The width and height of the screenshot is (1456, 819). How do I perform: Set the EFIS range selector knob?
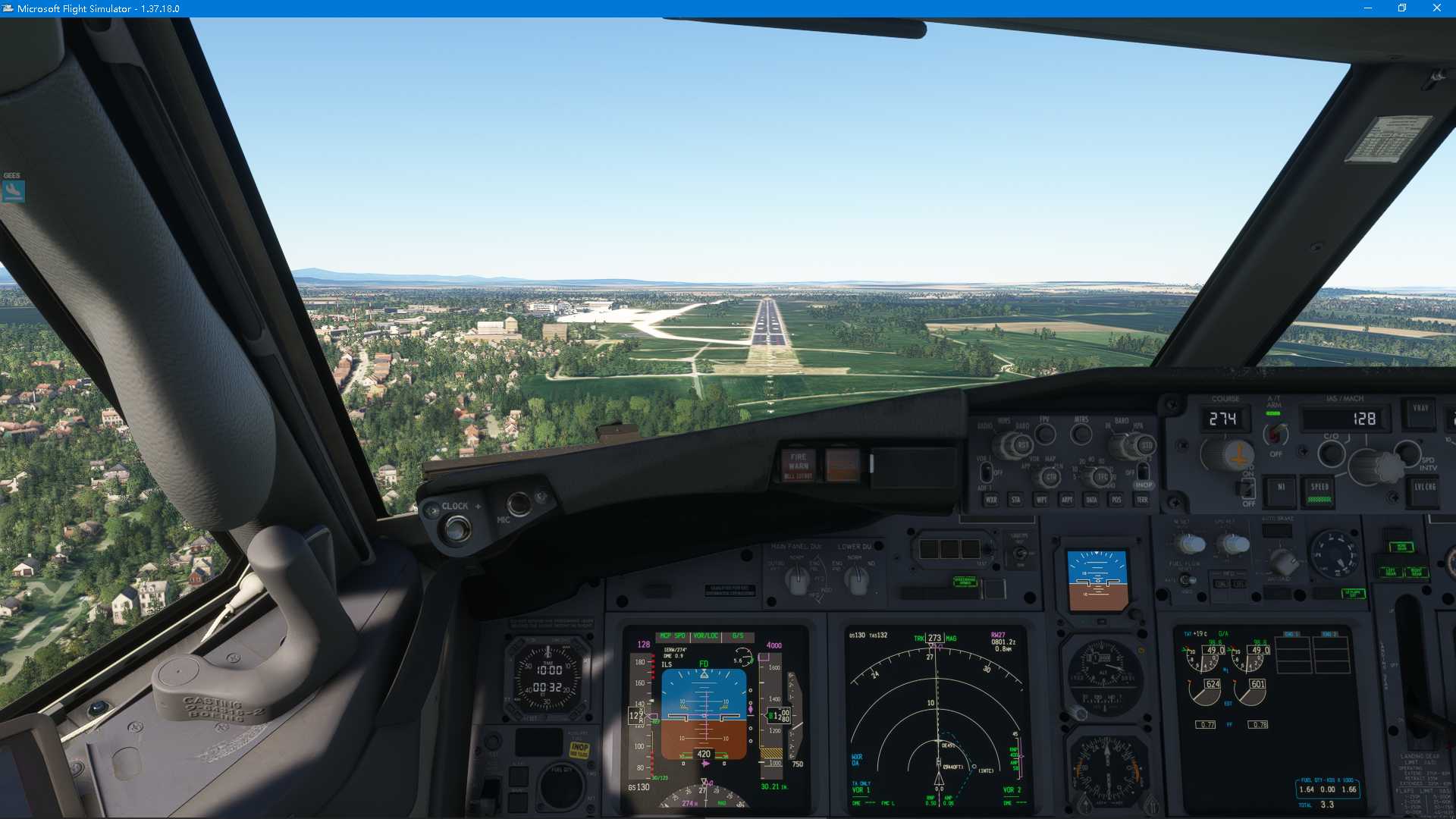click(x=1102, y=475)
